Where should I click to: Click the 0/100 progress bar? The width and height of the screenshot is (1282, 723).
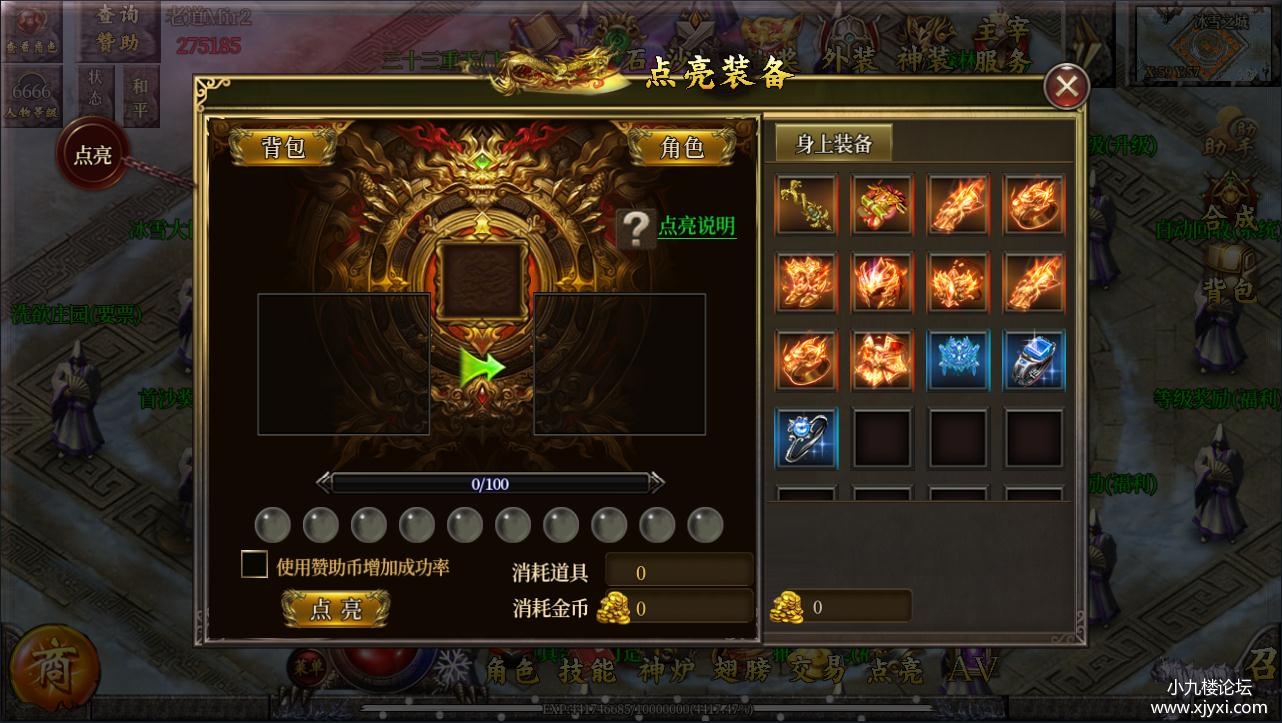pos(488,483)
